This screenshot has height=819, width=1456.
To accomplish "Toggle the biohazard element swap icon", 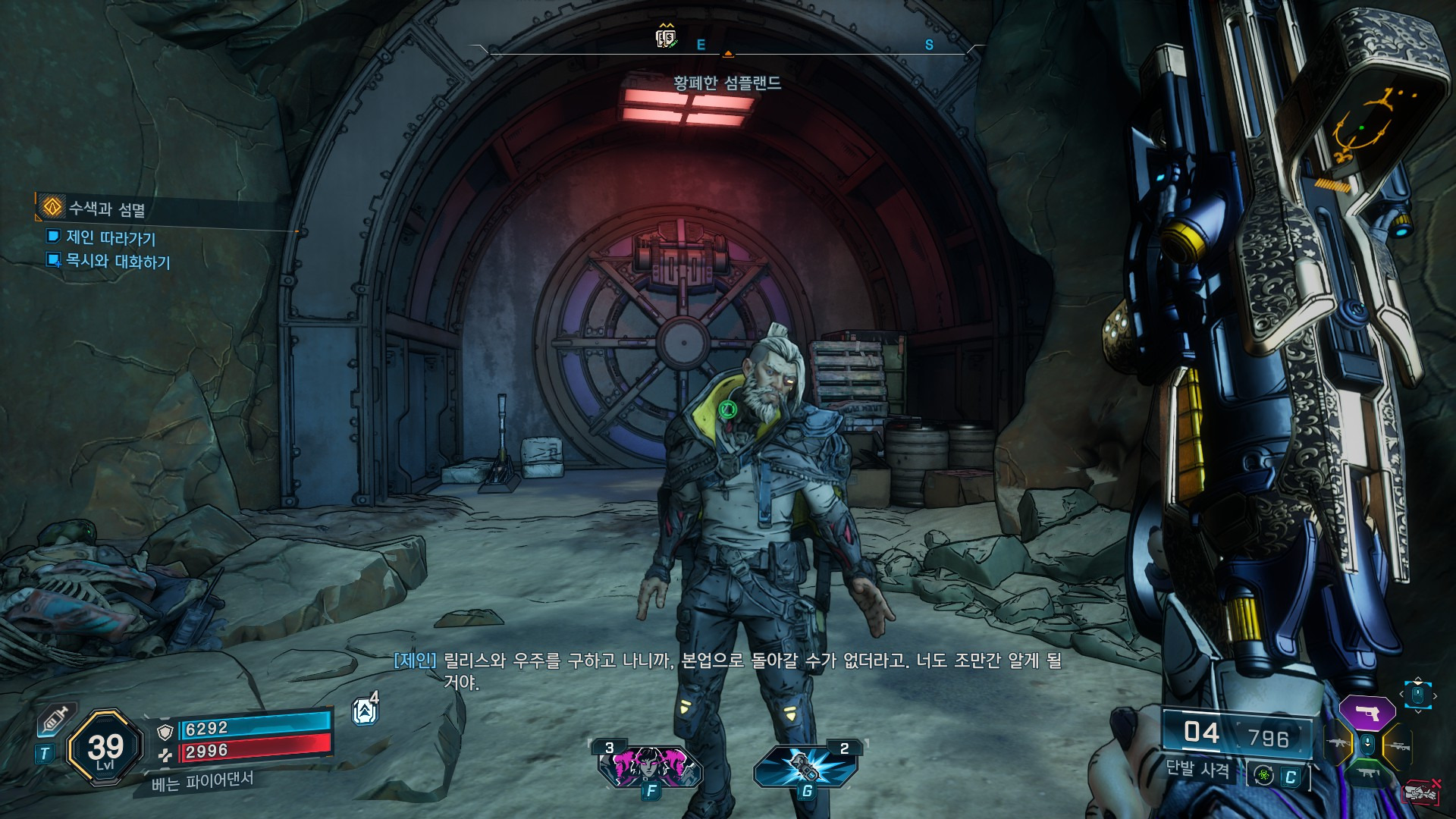I will click(x=1264, y=775).
